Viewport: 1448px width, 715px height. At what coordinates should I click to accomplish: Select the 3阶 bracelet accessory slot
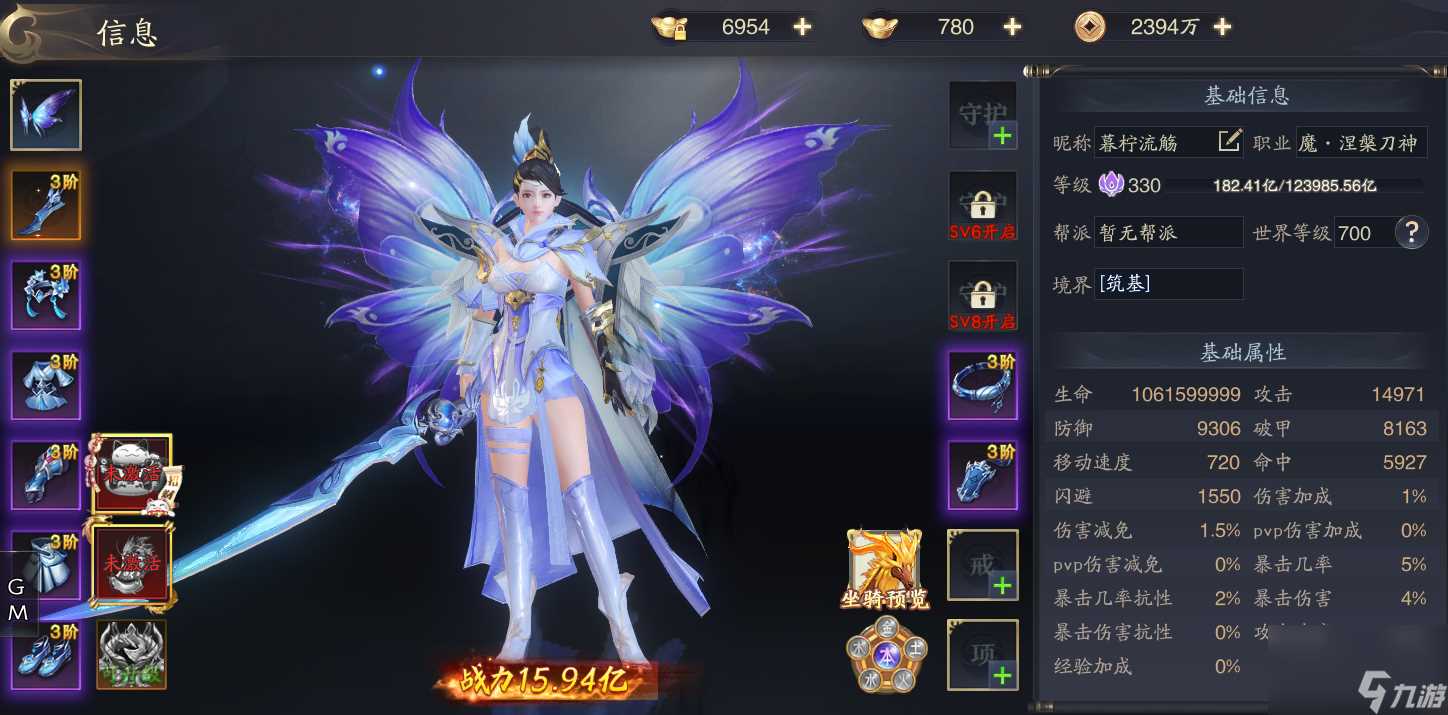pyautogui.click(x=982, y=385)
